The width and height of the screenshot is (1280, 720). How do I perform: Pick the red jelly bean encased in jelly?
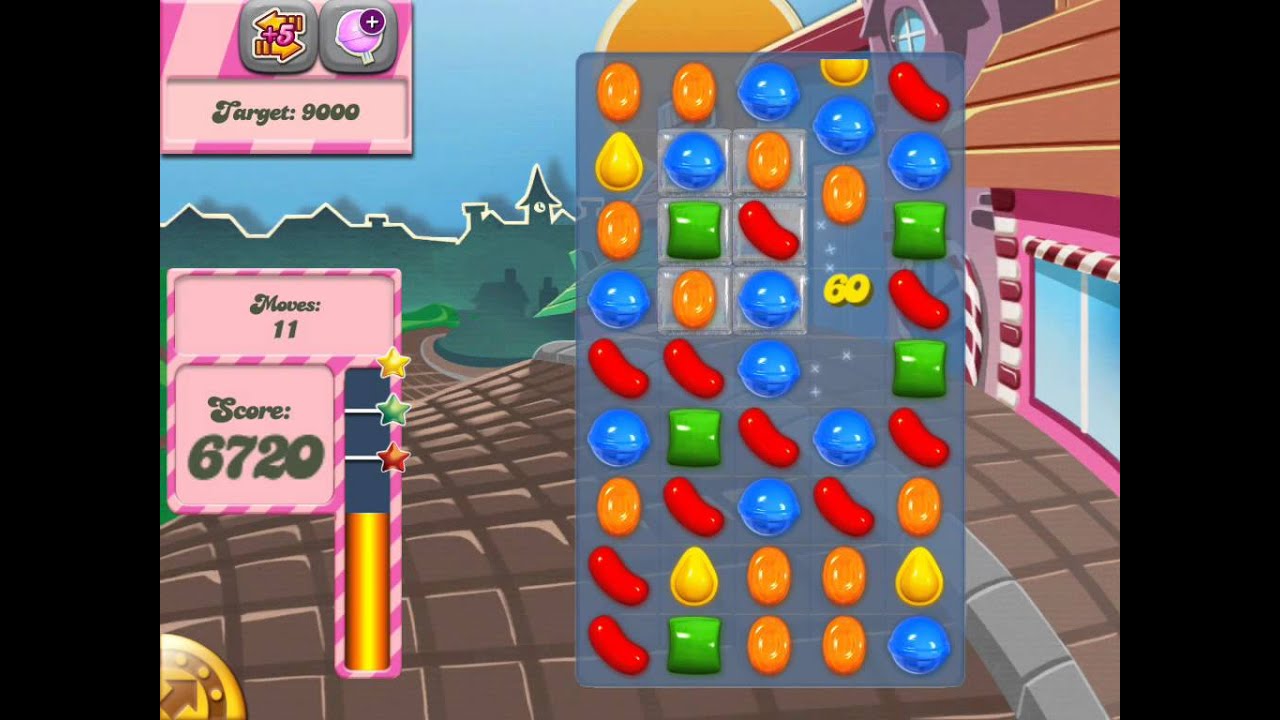(769, 229)
